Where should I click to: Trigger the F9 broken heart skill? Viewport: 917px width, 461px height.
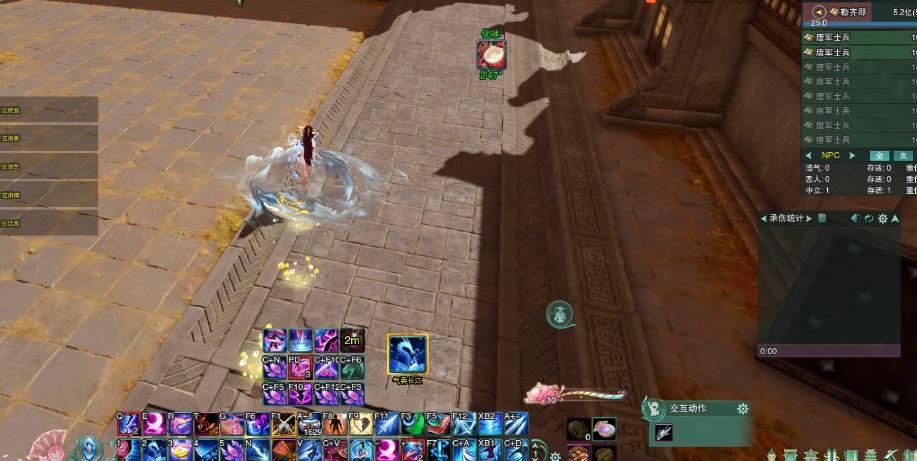pos(359,425)
